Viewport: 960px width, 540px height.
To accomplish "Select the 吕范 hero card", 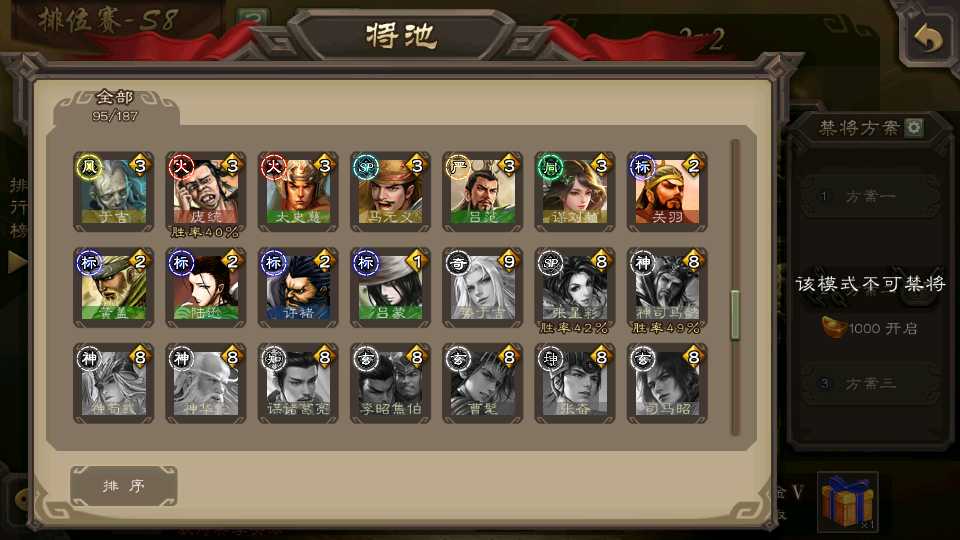I will (481, 189).
